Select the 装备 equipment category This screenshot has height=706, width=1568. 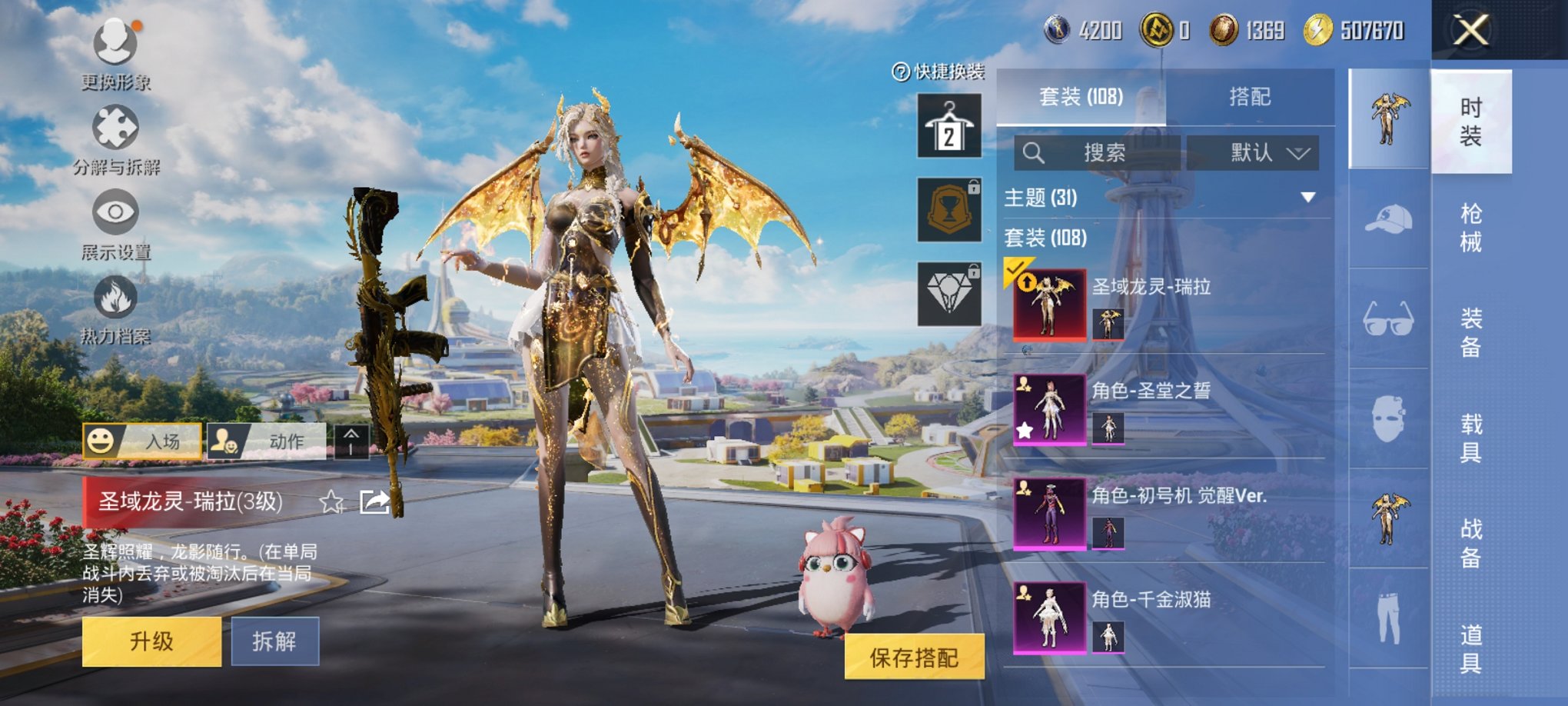click(1470, 333)
